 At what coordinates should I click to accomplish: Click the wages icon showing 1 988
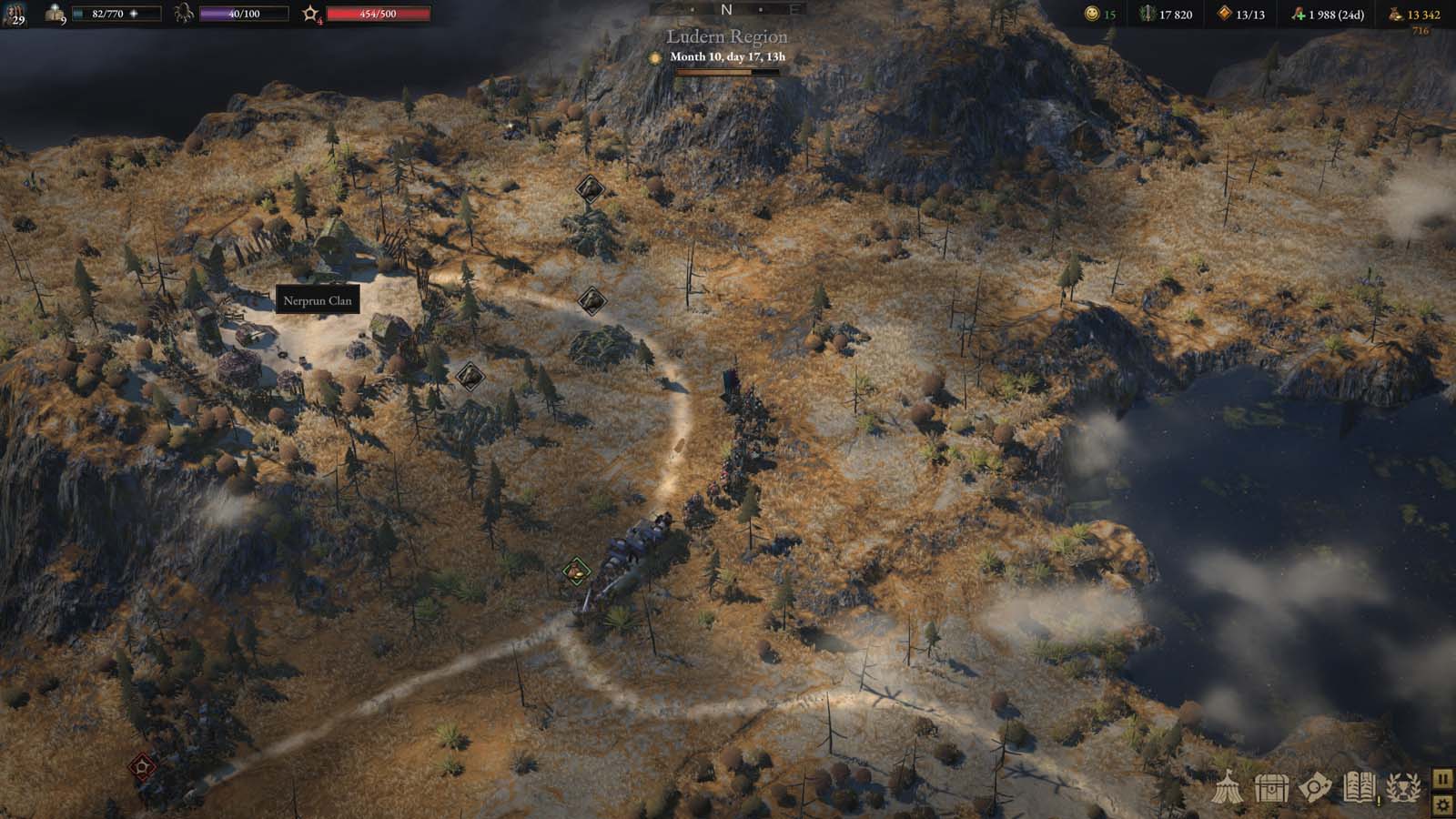coord(1299,14)
